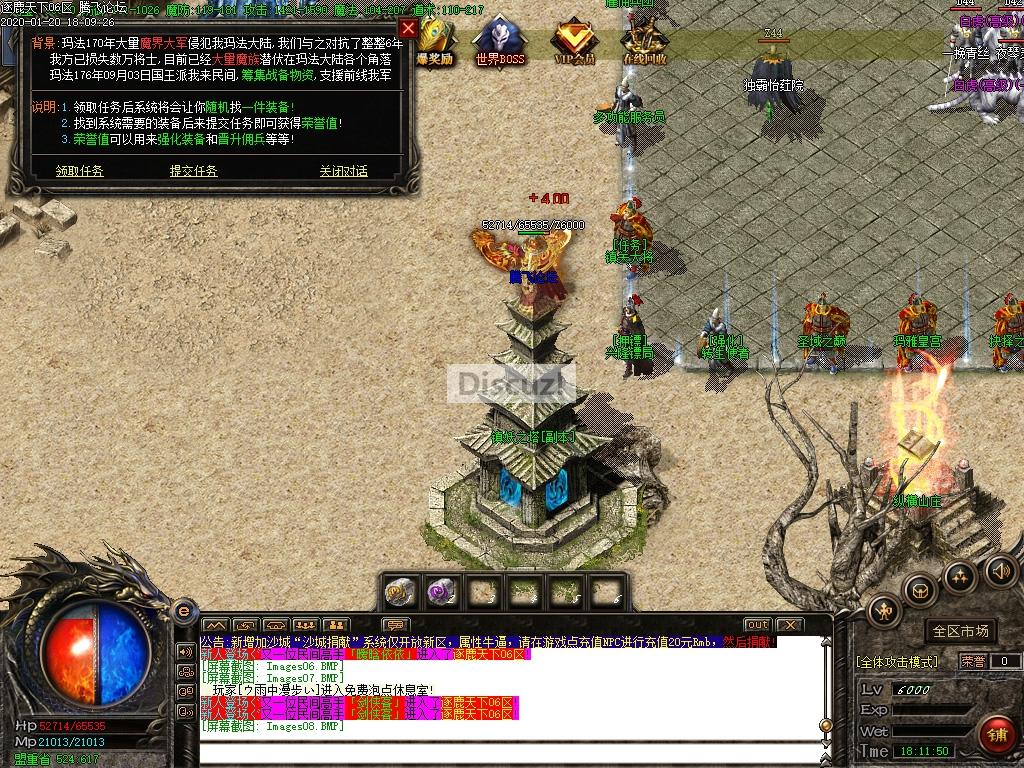The image size is (1024, 768).
Task: Toggle the speaker sound icon
Action: [1000, 571]
